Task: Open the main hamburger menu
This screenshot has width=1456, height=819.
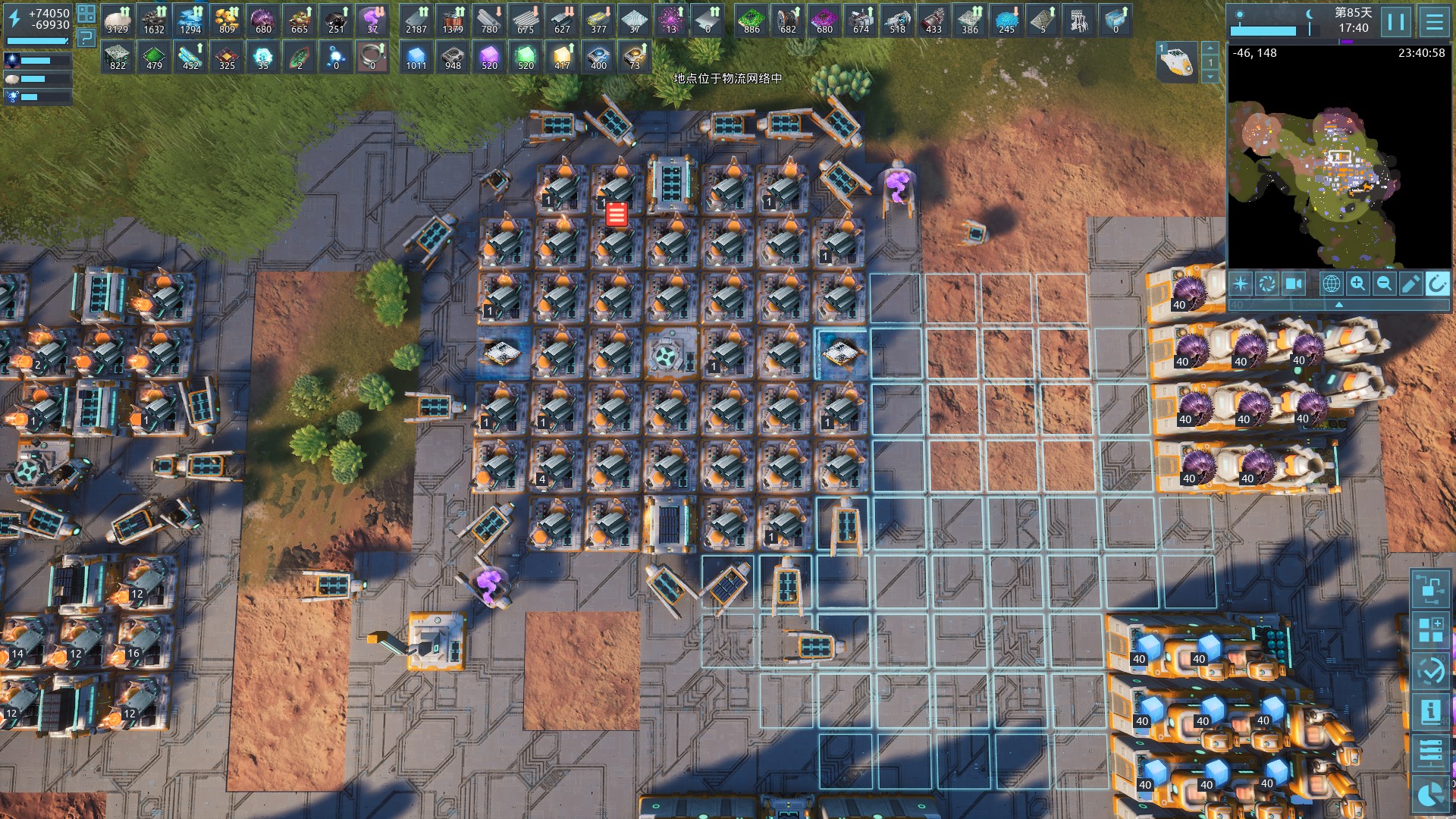Action: tap(1434, 22)
